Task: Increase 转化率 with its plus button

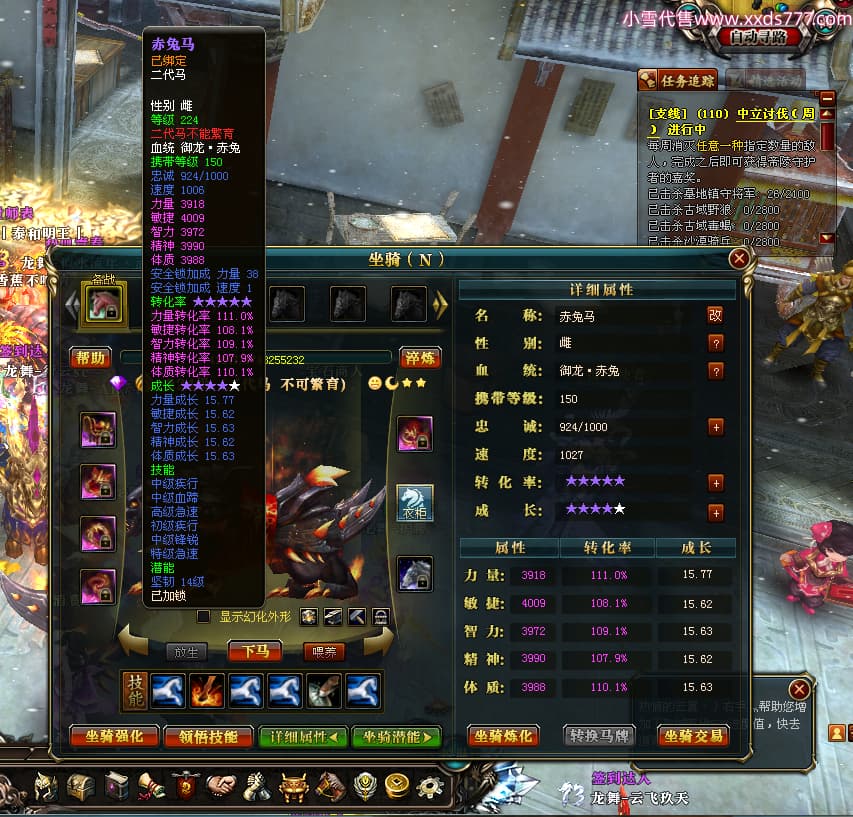Action: point(715,483)
